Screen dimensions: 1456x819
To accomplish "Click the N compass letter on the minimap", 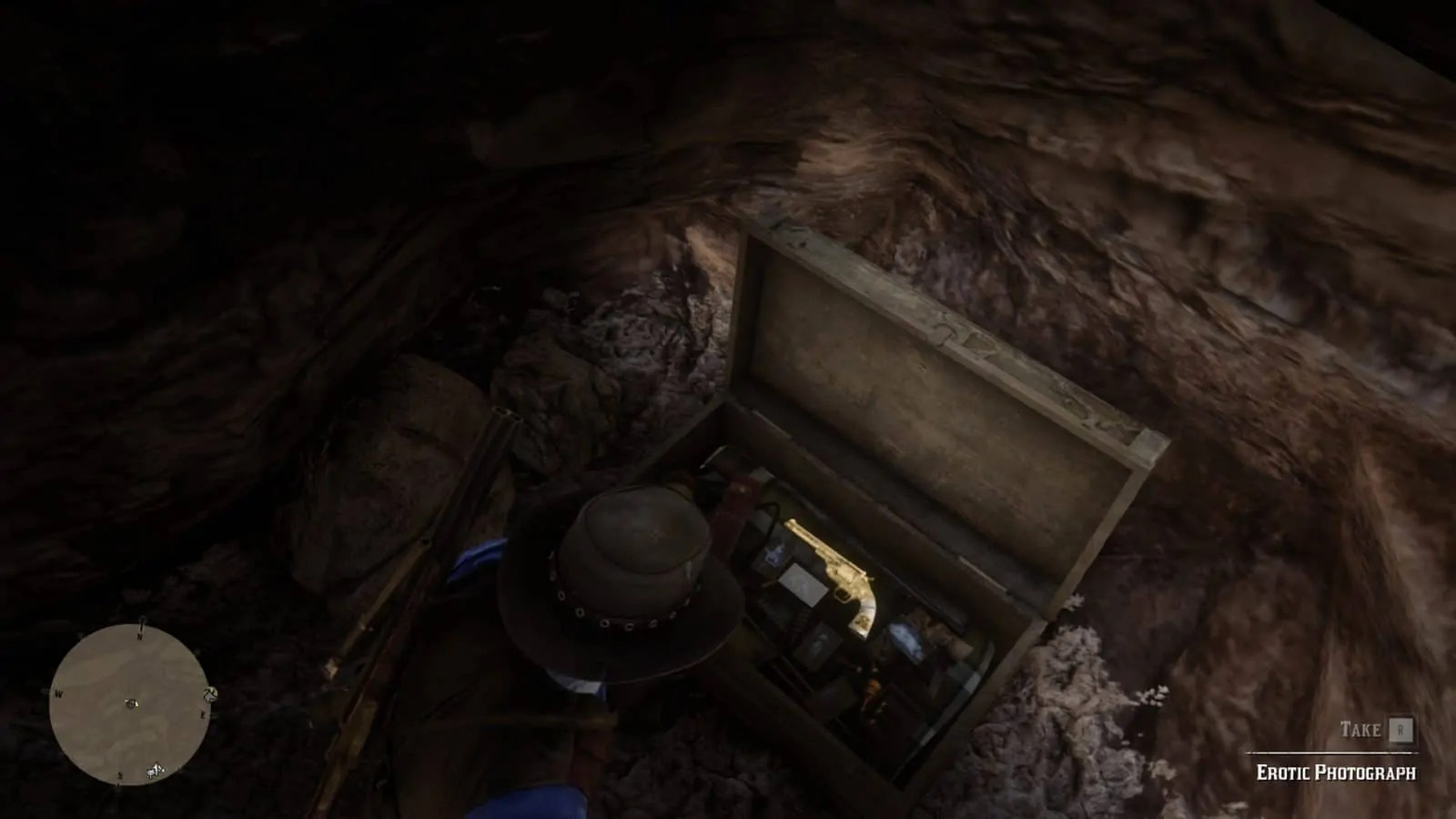I will tap(139, 636).
